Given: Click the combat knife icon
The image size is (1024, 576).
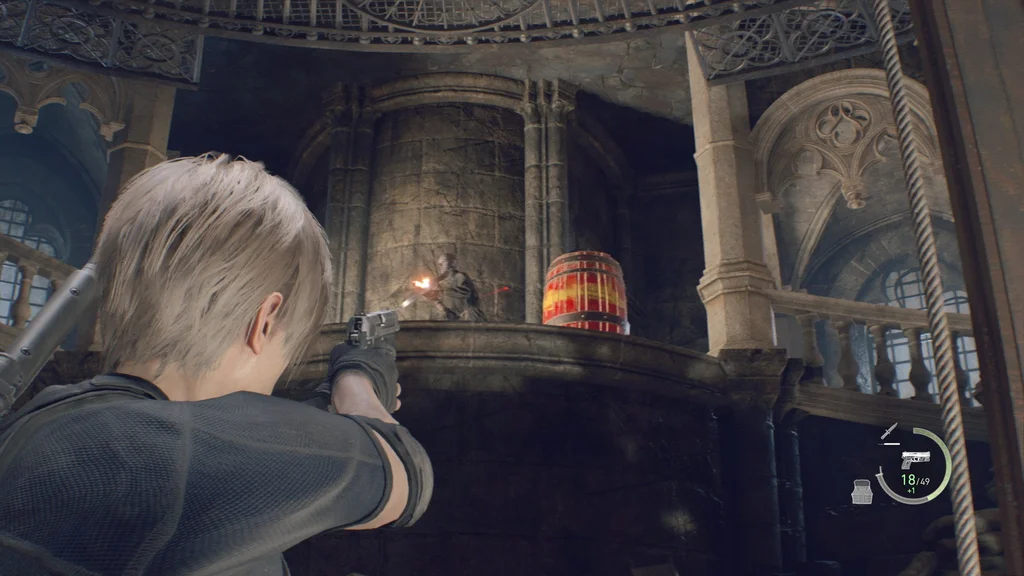Looking at the screenshot, I should coord(889,431).
